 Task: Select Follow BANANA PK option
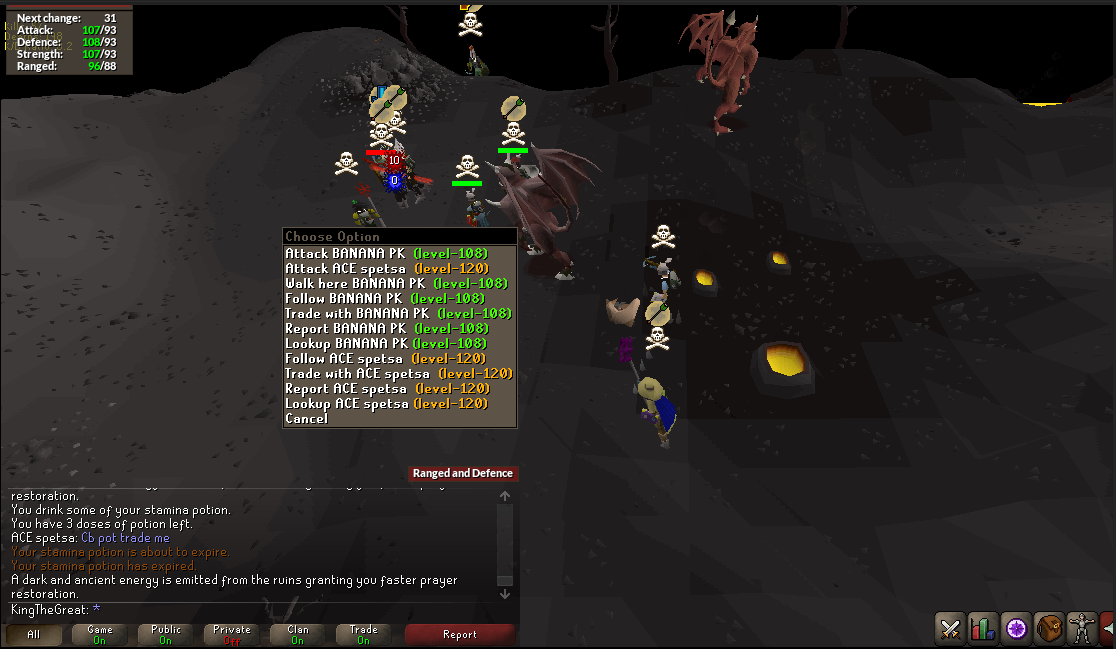tap(384, 298)
